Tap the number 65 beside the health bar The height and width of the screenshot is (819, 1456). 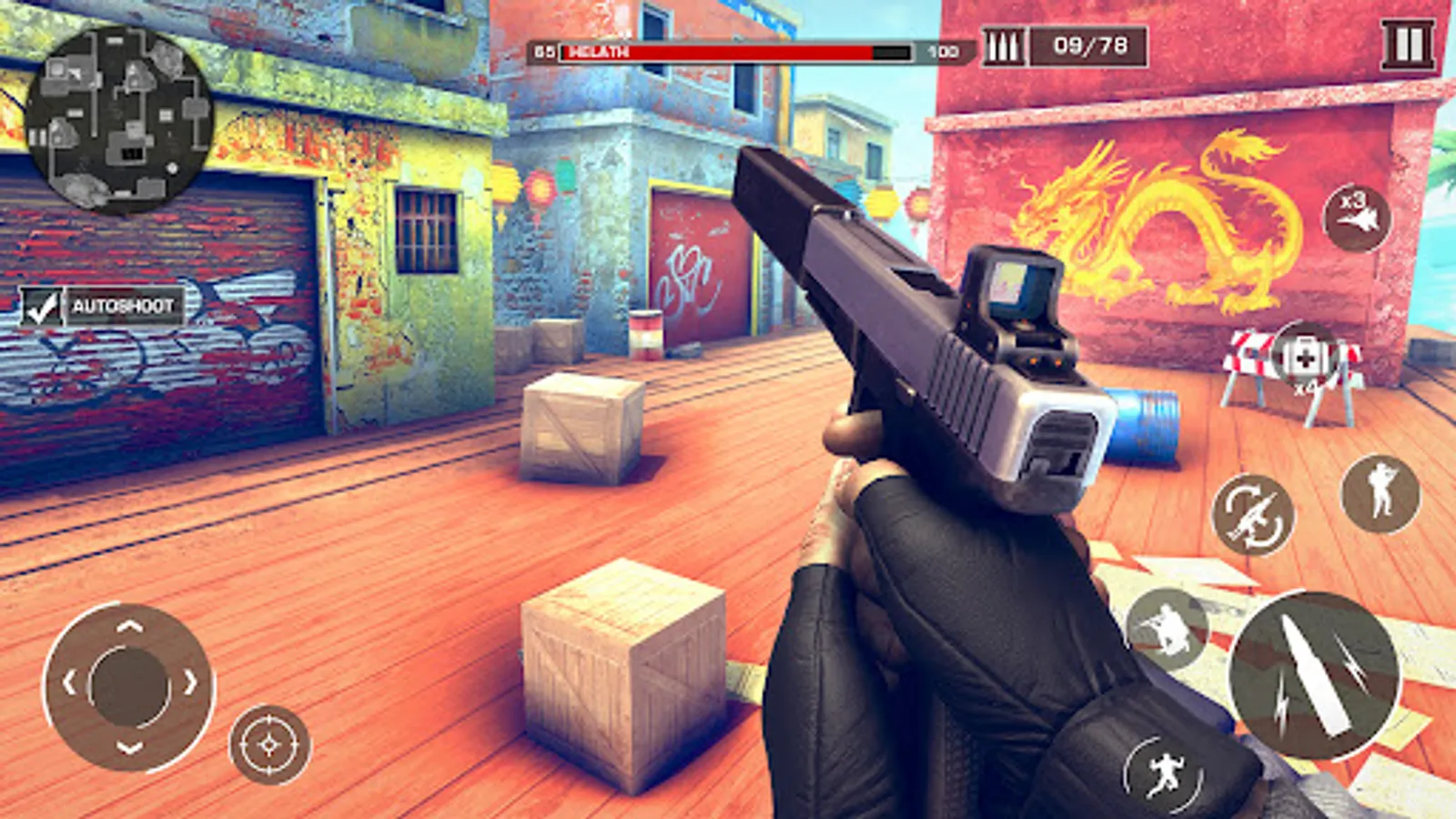[543, 52]
